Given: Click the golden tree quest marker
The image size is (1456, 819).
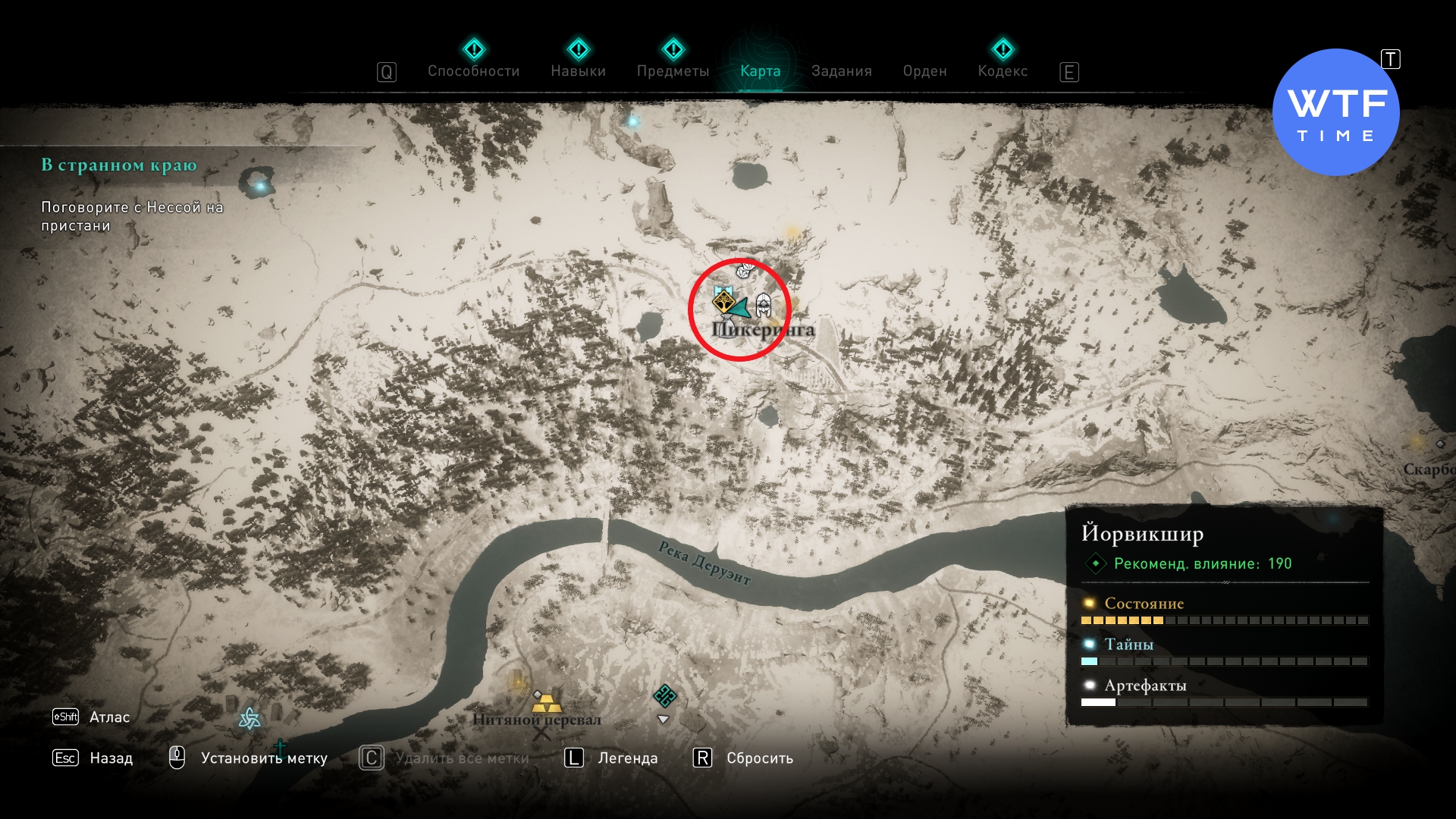Looking at the screenshot, I should pyautogui.click(x=723, y=303).
